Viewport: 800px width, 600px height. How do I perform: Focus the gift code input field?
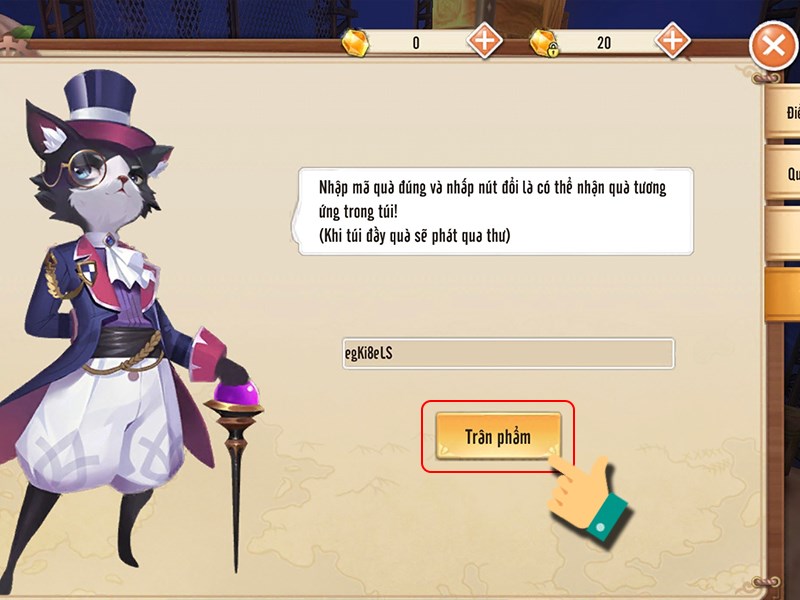point(508,354)
